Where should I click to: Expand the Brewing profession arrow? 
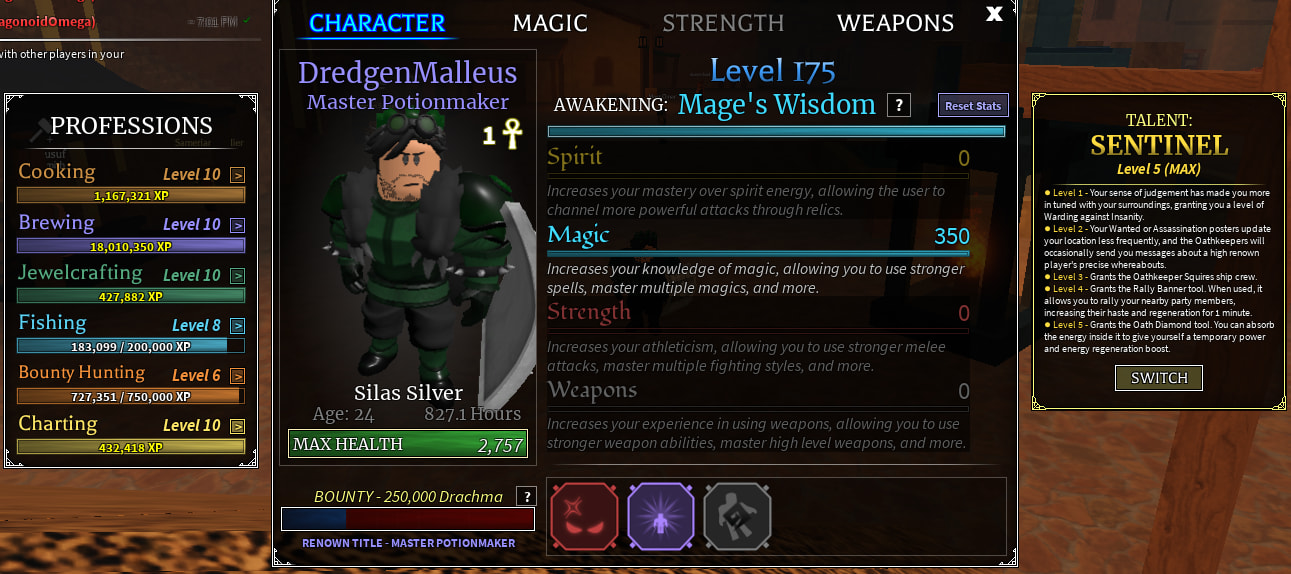click(238, 225)
